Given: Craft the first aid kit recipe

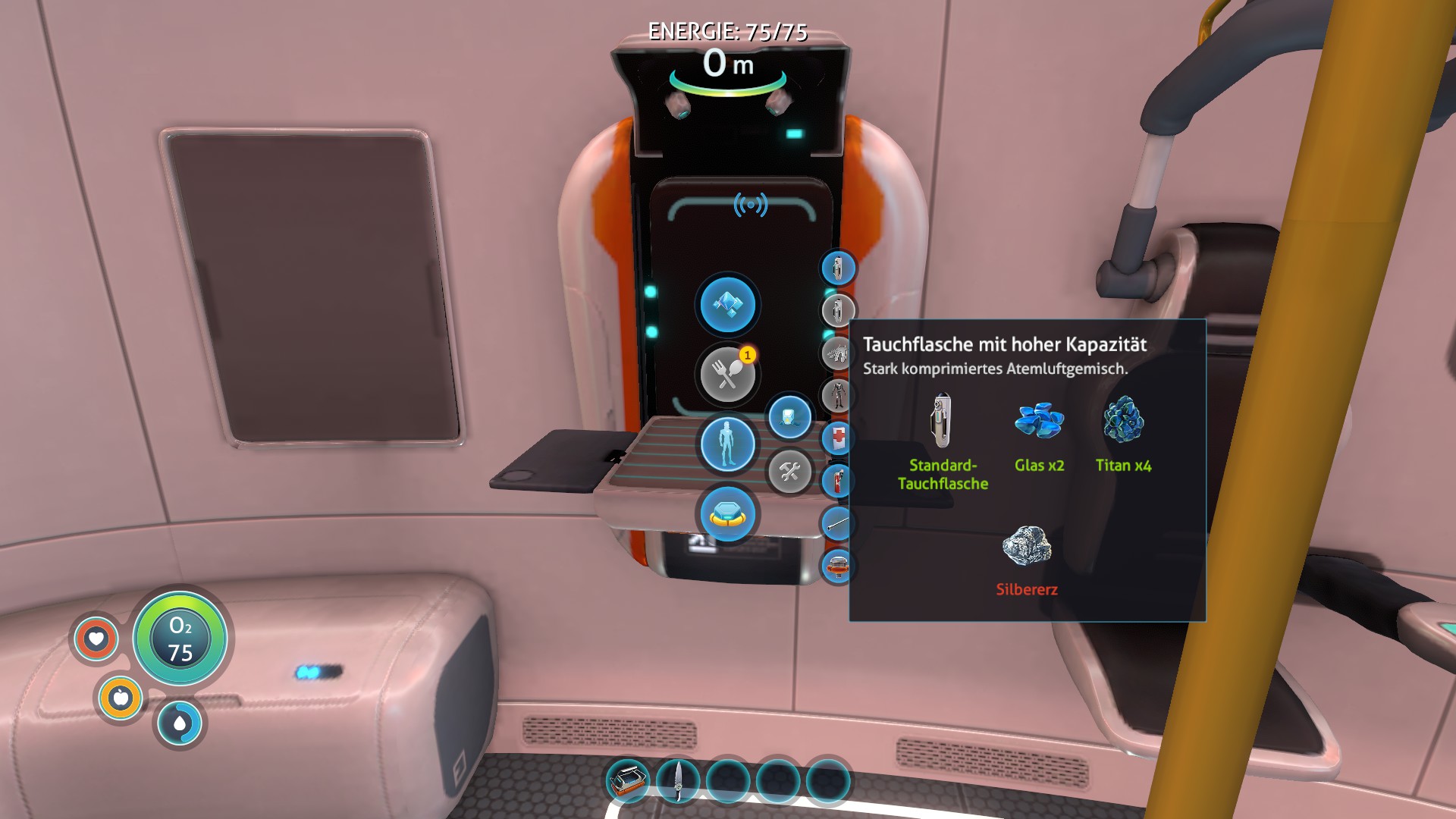Looking at the screenshot, I should pyautogui.click(x=838, y=438).
